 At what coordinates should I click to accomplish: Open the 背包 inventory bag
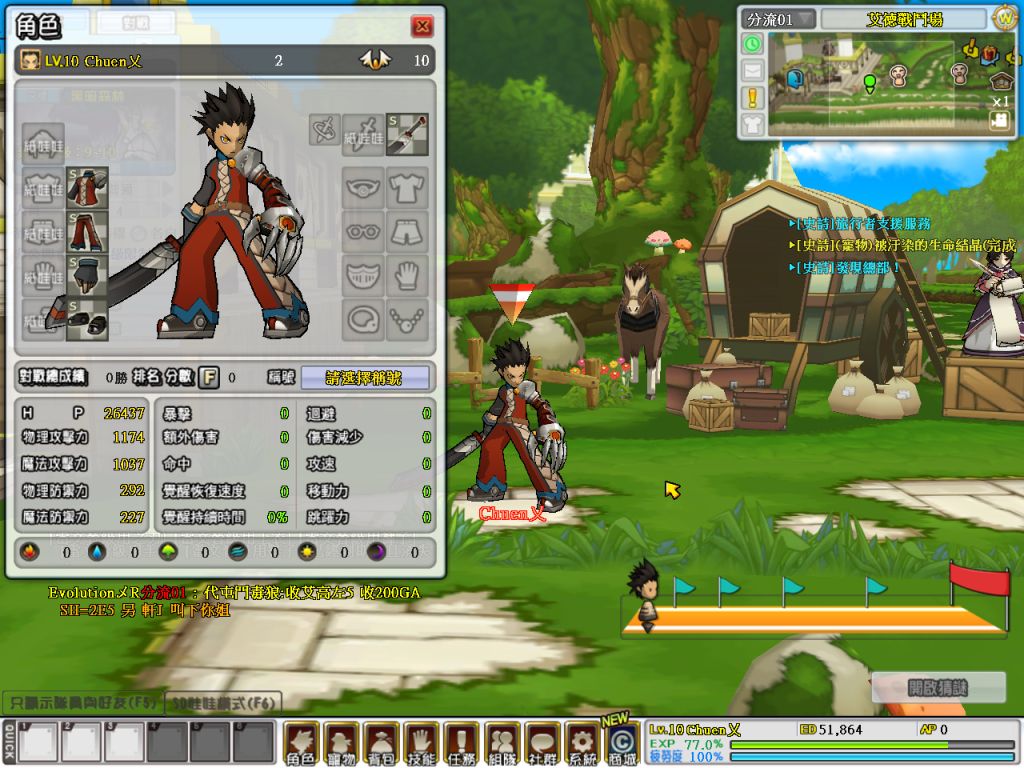381,743
